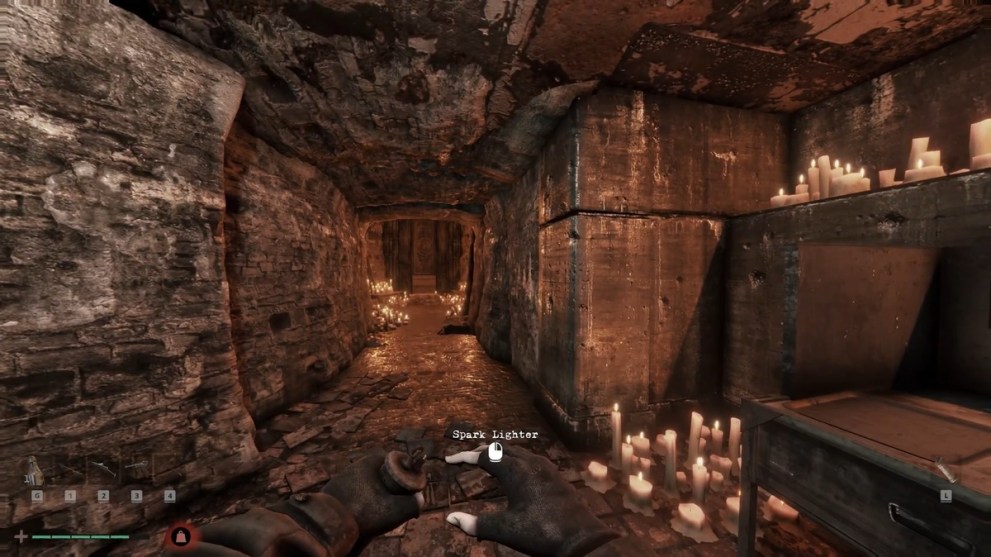The width and height of the screenshot is (991, 557).
Task: Click the red weight encumbrance icon
Action: [182, 536]
